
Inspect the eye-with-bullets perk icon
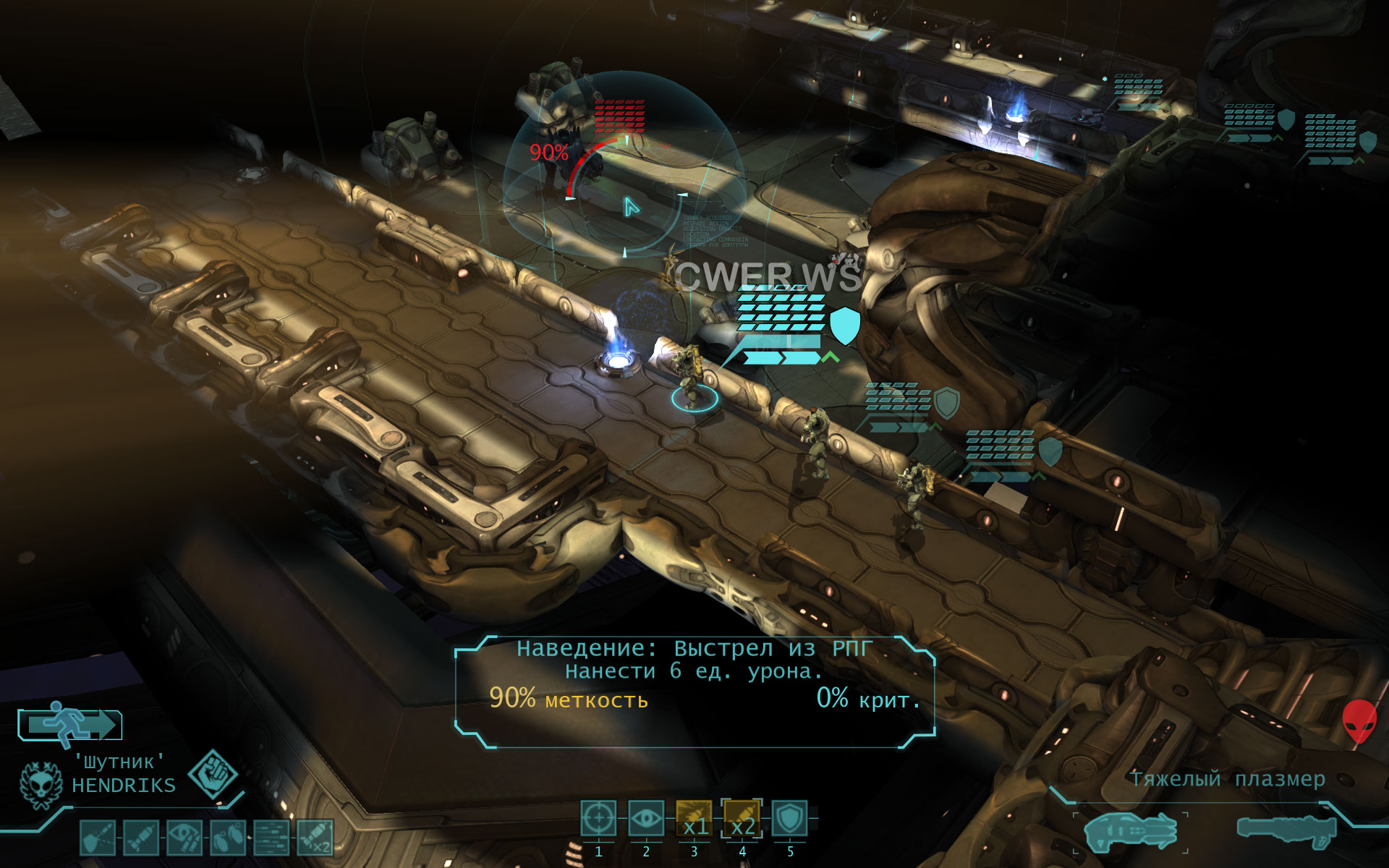[x=184, y=838]
